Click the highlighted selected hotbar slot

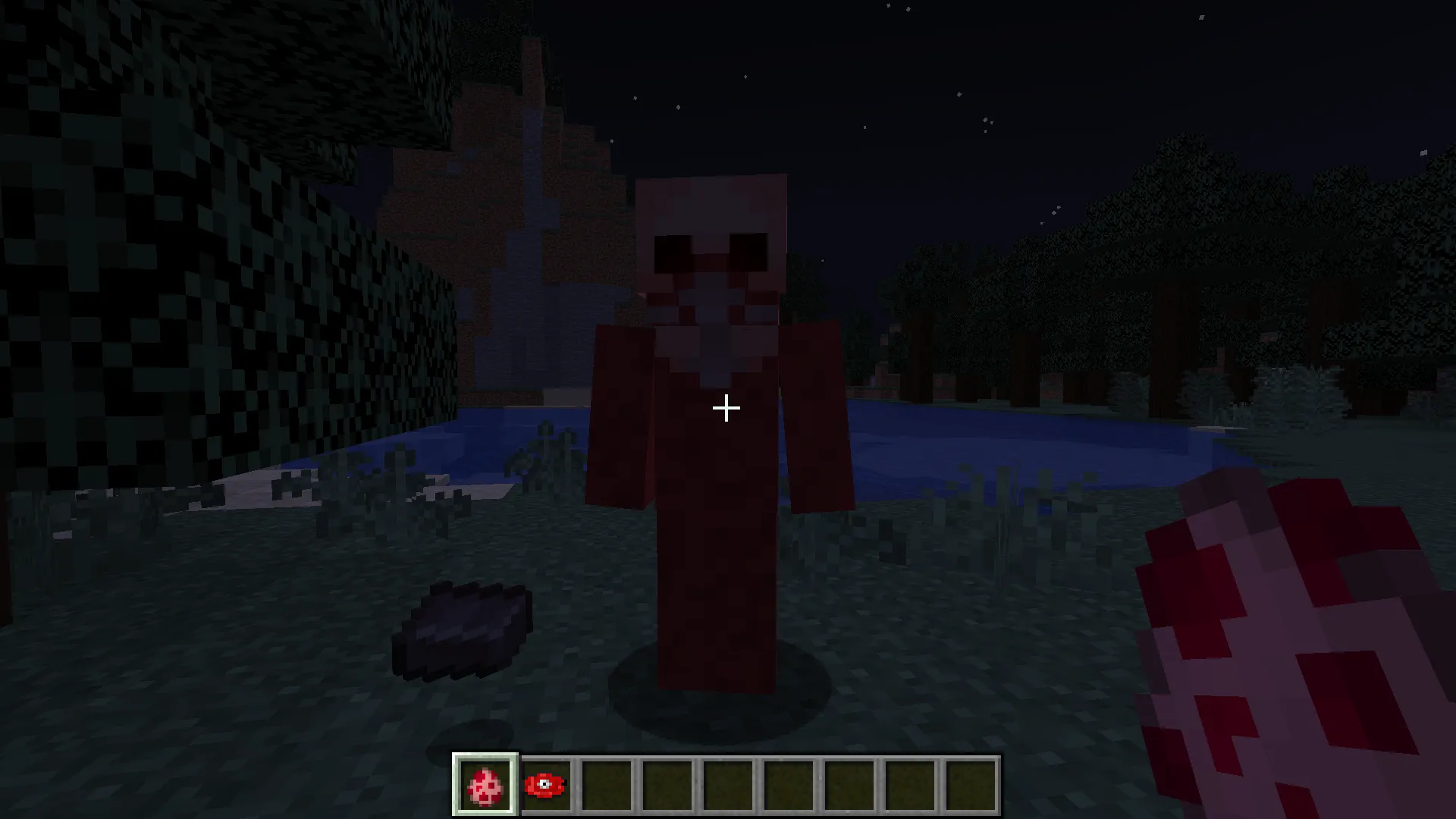[486, 784]
